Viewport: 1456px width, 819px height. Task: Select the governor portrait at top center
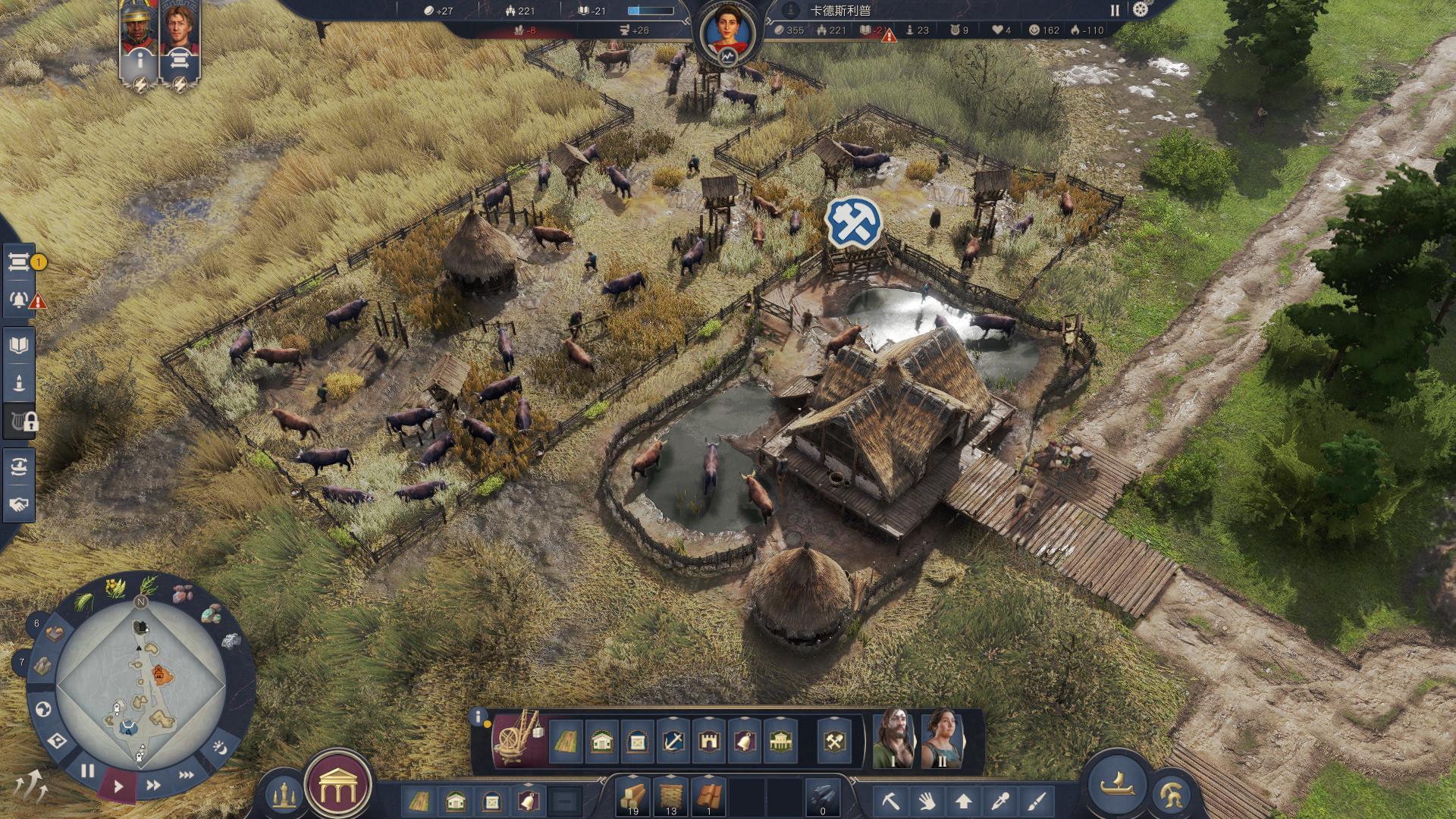[727, 36]
